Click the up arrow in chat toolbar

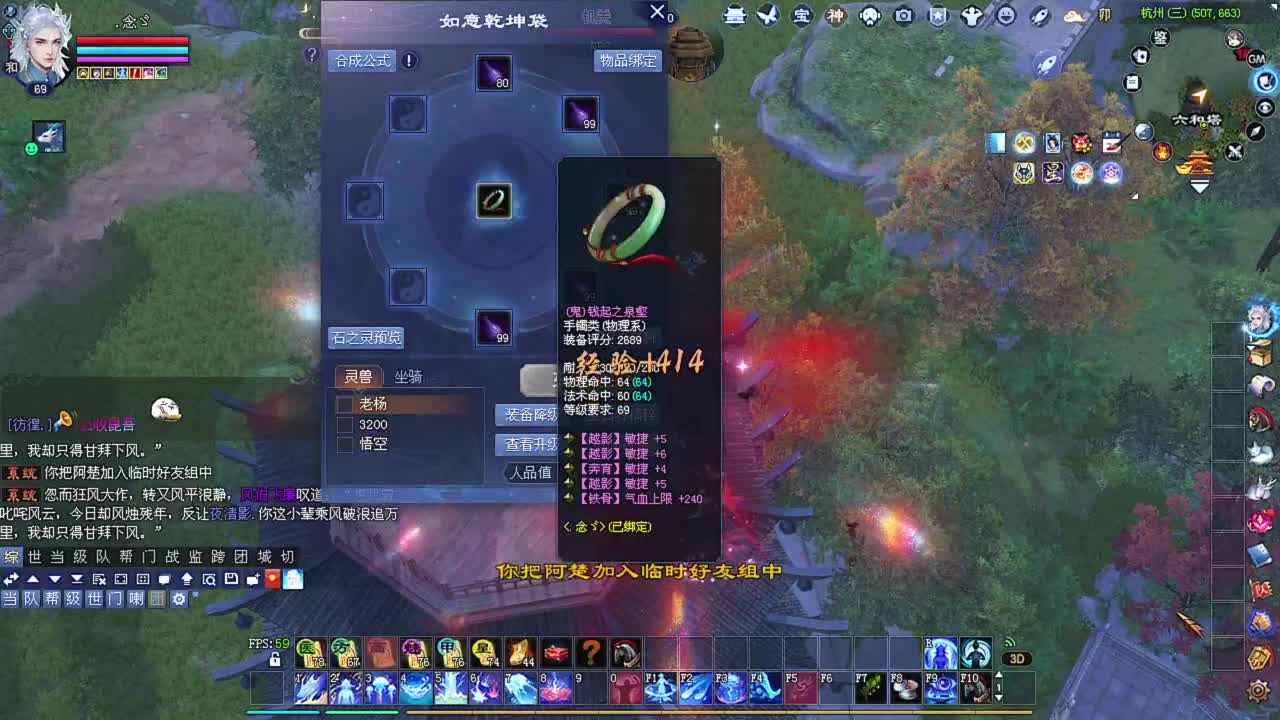(x=31, y=579)
